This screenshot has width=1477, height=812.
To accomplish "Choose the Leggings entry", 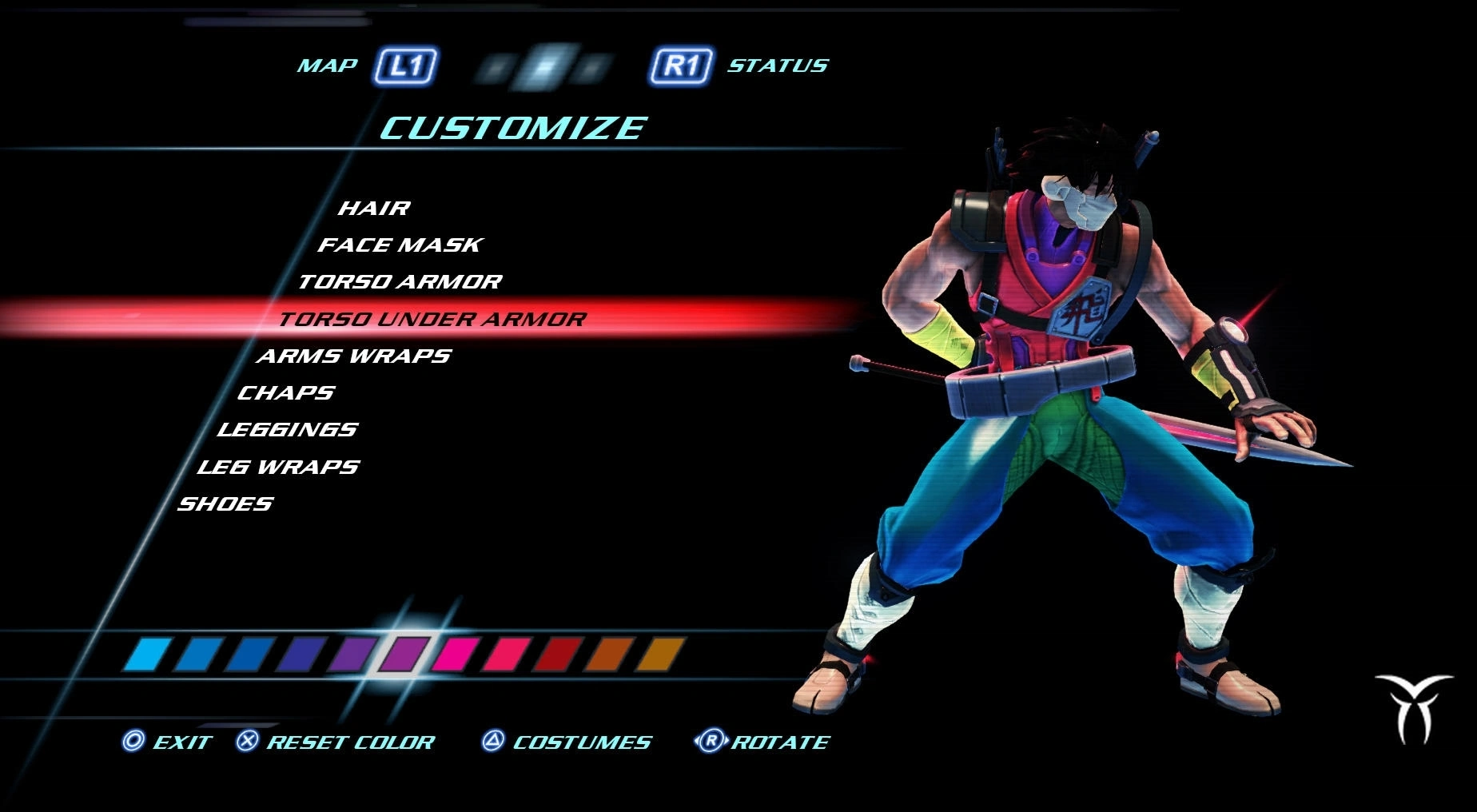I will click(287, 430).
